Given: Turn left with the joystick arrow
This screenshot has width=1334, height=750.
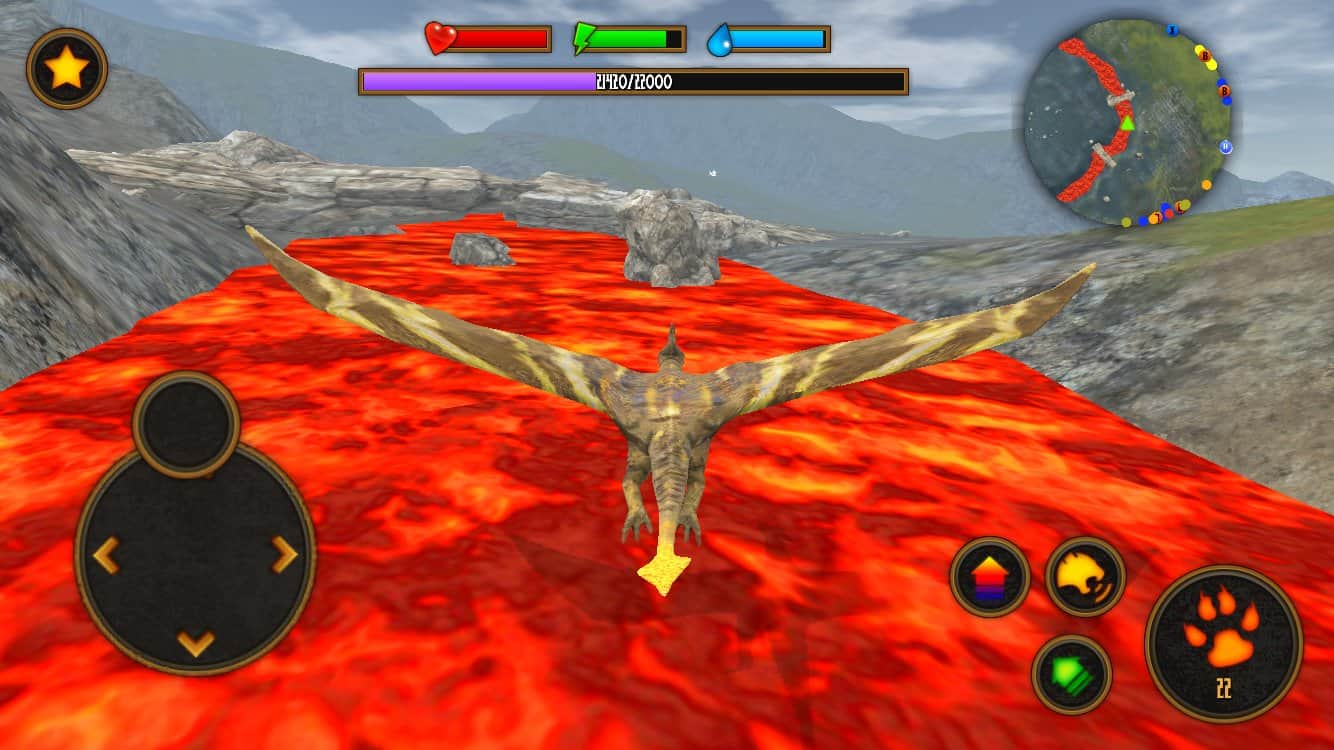Looking at the screenshot, I should pyautogui.click(x=106, y=555).
